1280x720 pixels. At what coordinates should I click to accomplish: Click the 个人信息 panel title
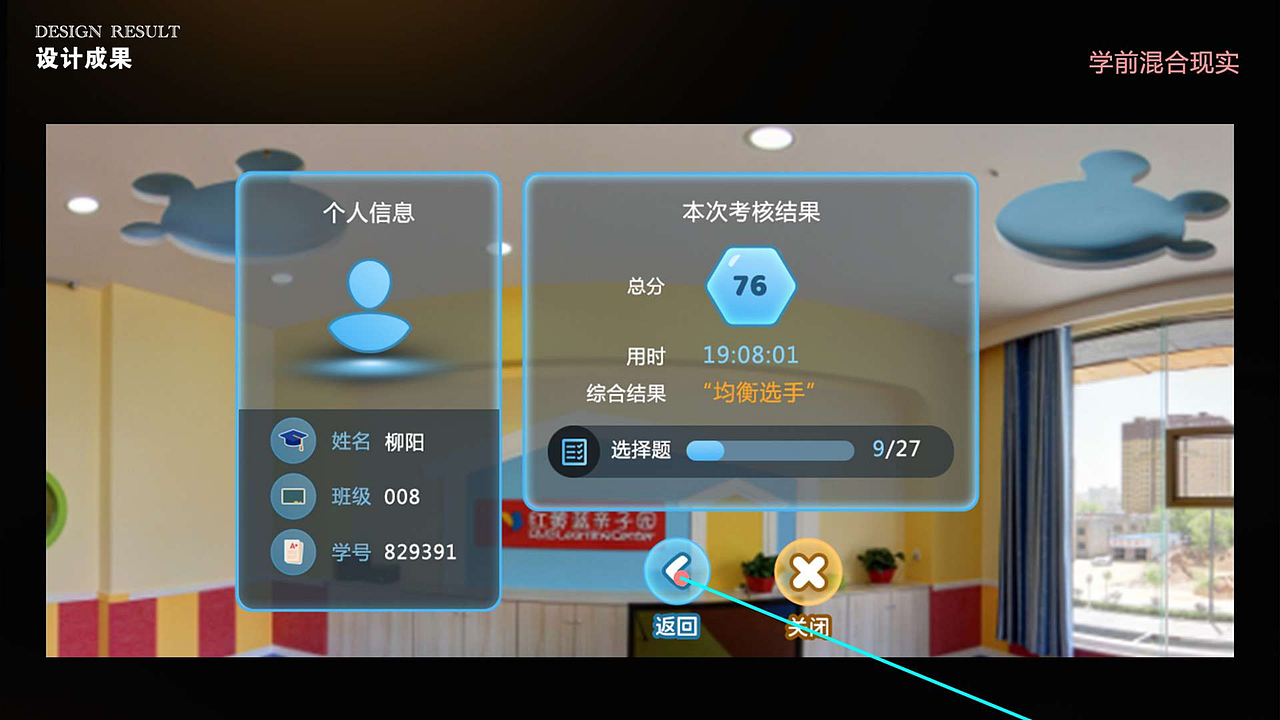[x=368, y=212]
